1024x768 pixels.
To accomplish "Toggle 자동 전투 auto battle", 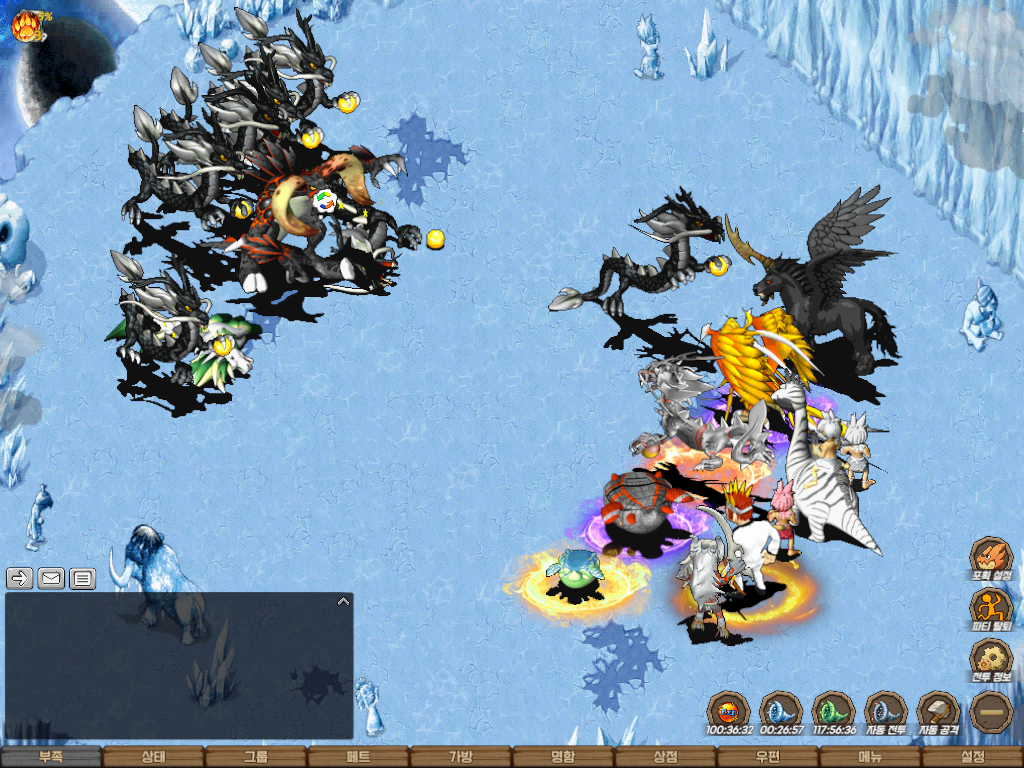I will (885, 712).
